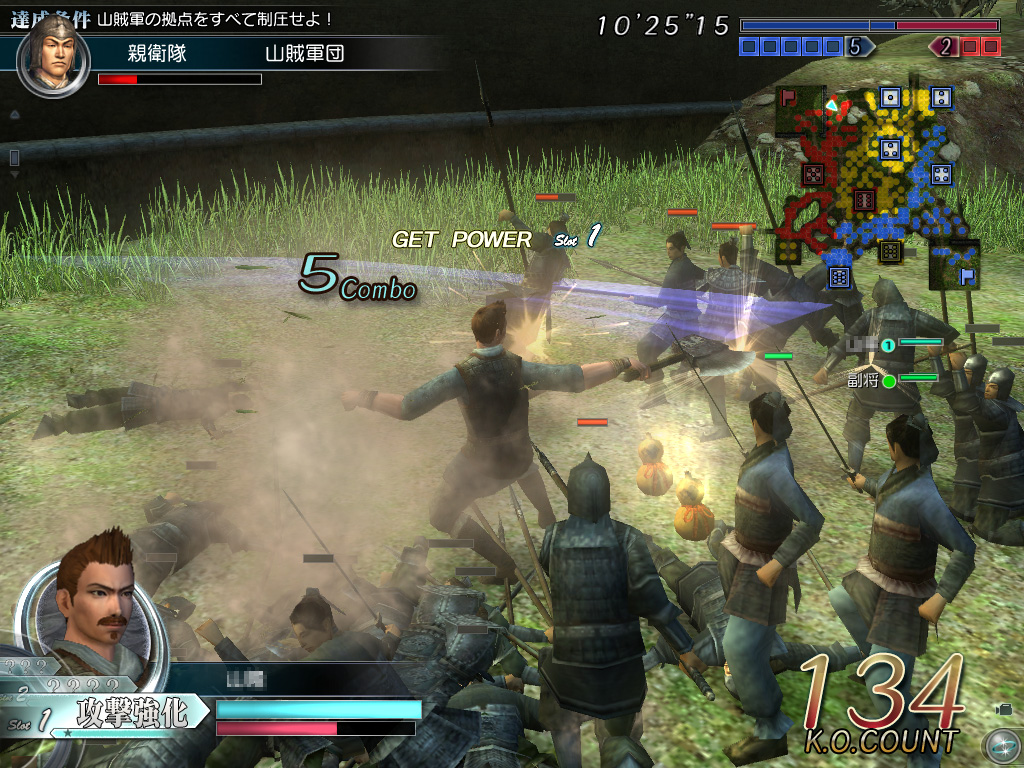This screenshot has height=768, width=1024.
Task: Click the targeted enemy officer portrait
Action: [55, 55]
